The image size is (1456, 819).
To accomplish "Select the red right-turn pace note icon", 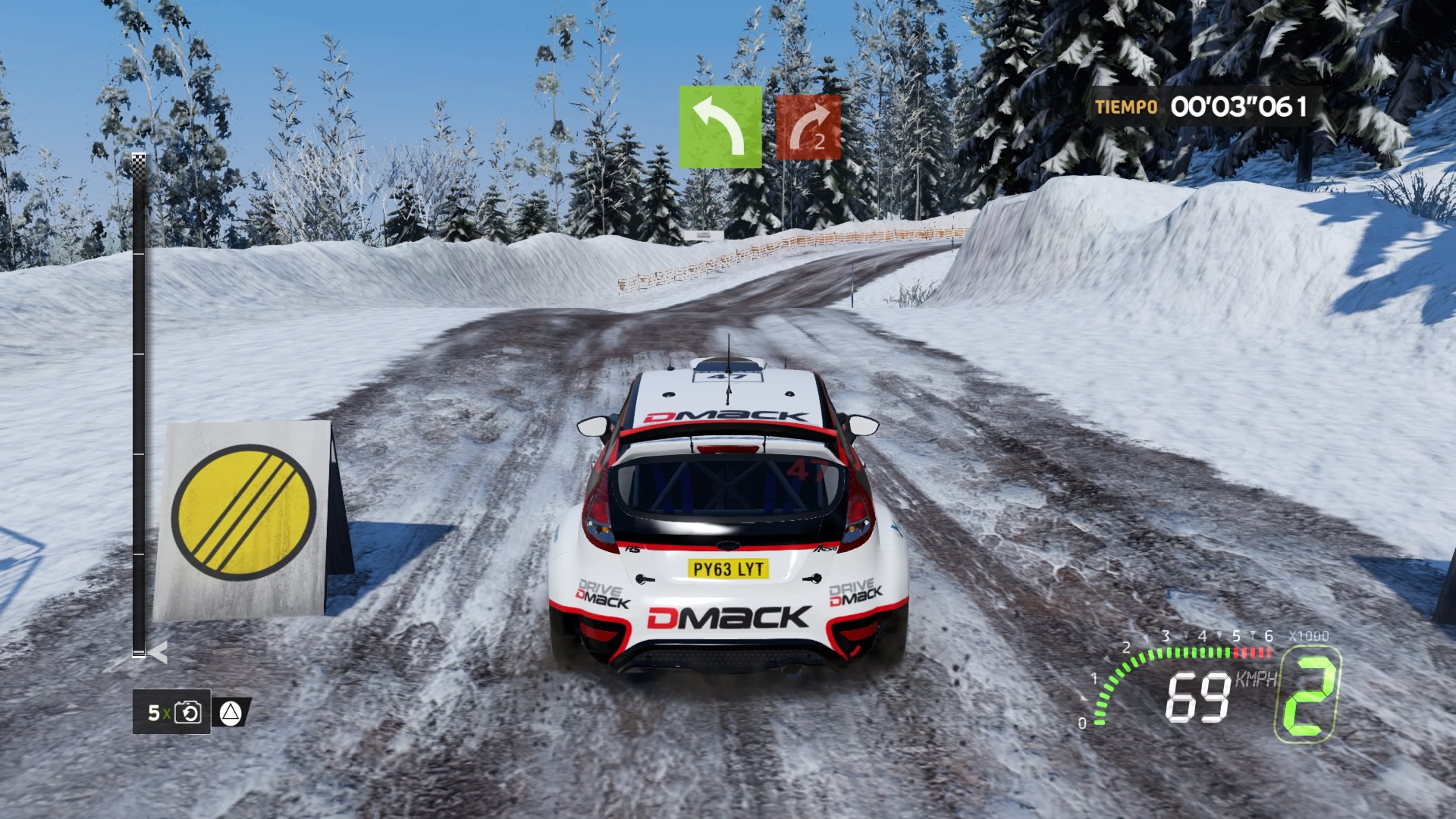I will (808, 127).
